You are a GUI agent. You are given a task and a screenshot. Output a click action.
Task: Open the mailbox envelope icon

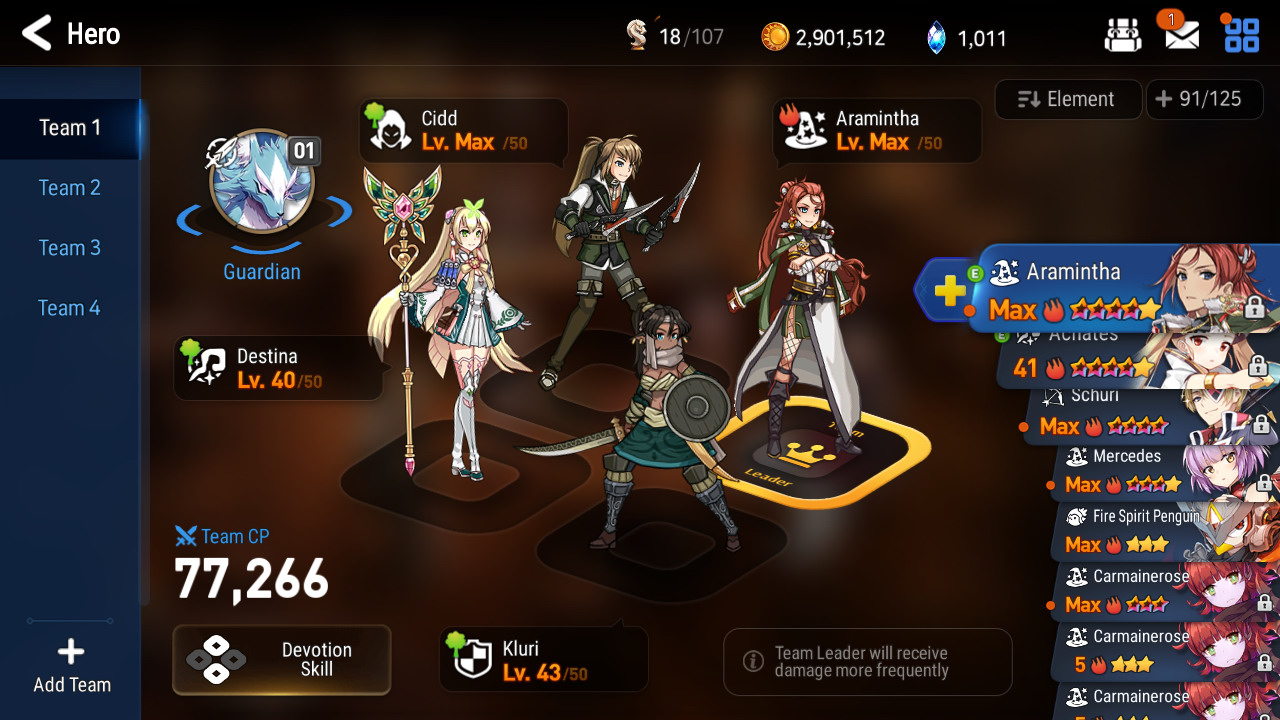coord(1181,36)
